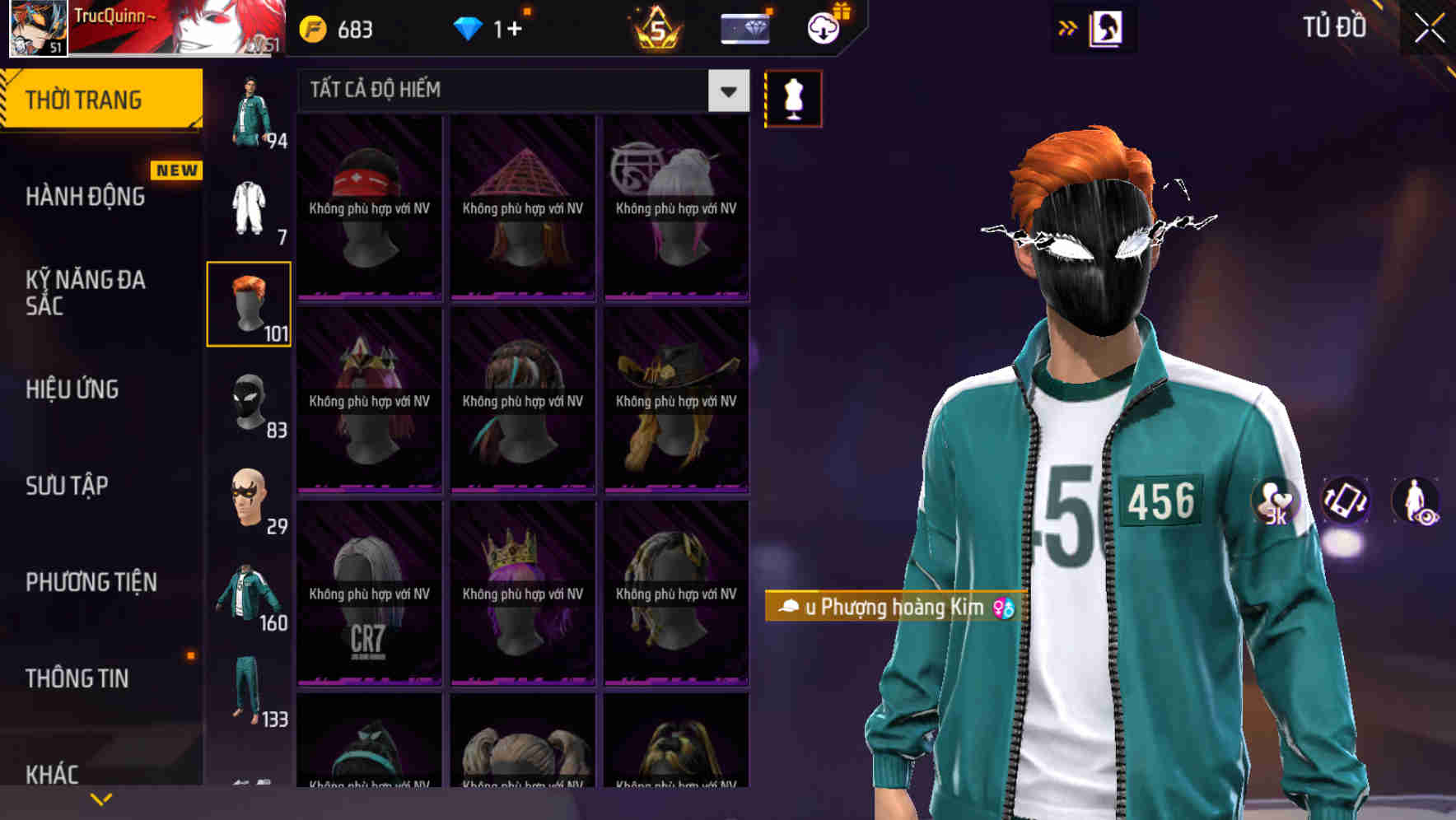Expand the sidebar with the bottom chevron
This screenshot has width=1456, height=820.
101,798
